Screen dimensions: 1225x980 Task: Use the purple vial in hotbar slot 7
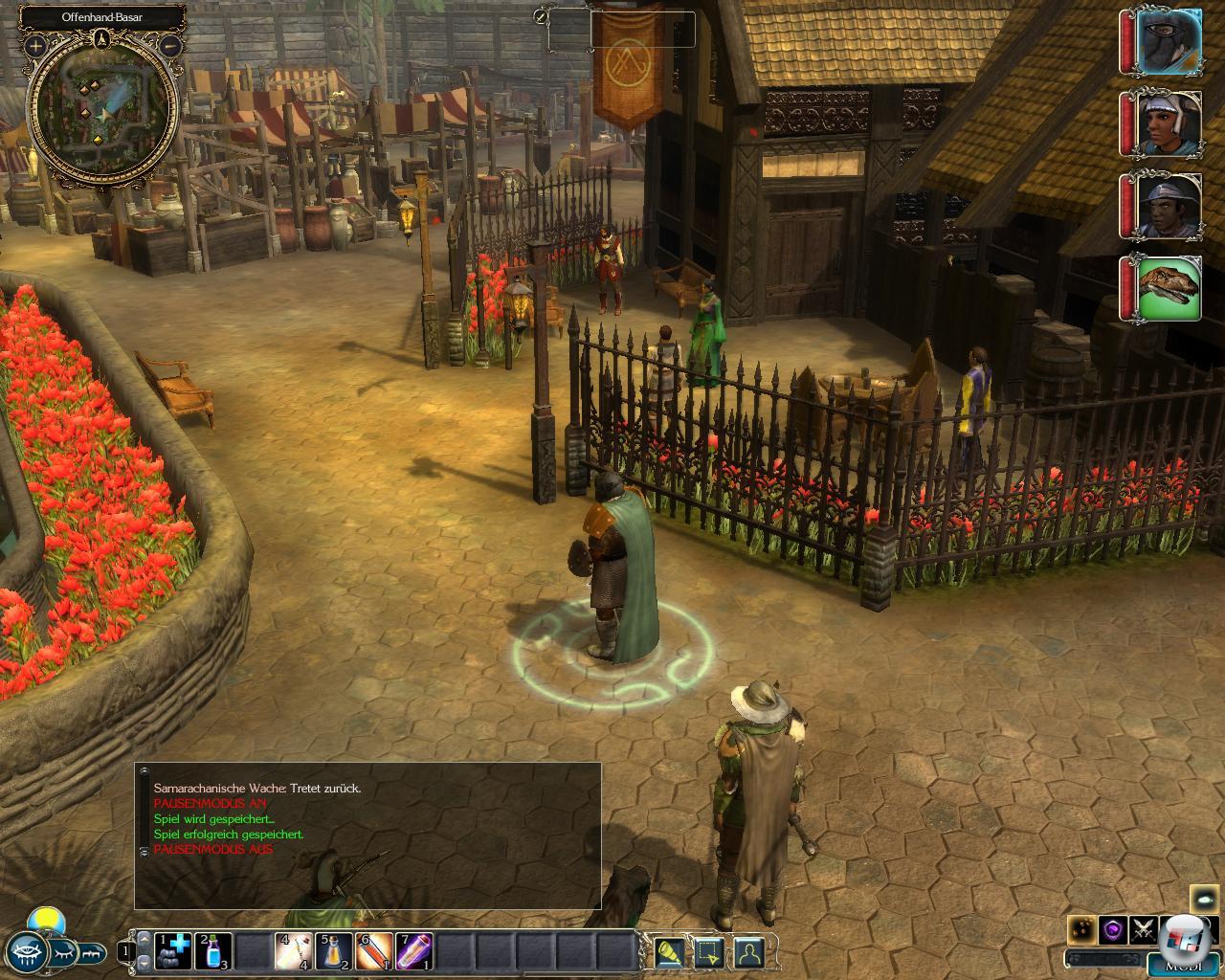(413, 951)
